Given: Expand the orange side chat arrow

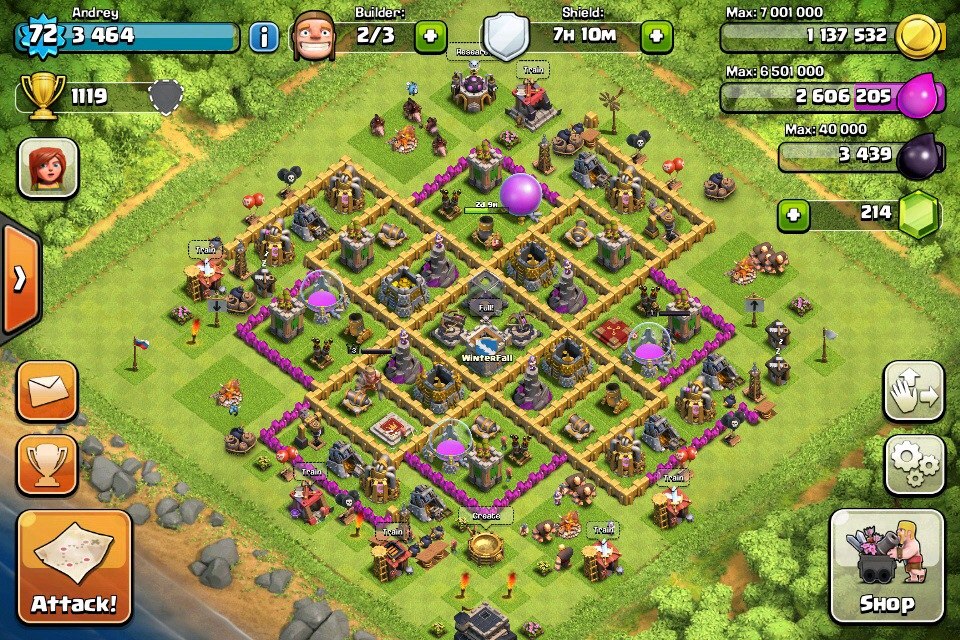Looking at the screenshot, I should [19, 279].
